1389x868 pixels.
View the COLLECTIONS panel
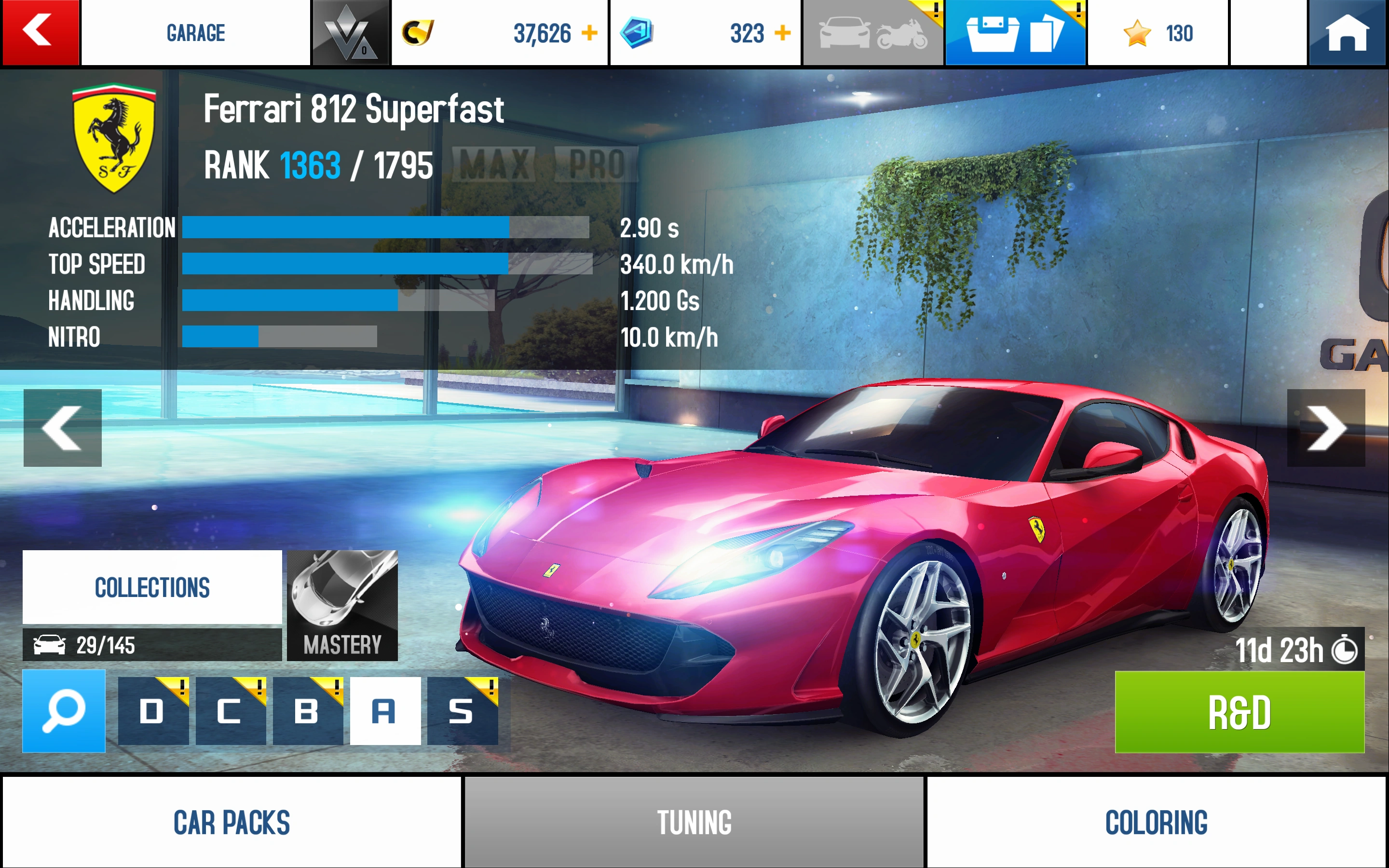(x=152, y=587)
